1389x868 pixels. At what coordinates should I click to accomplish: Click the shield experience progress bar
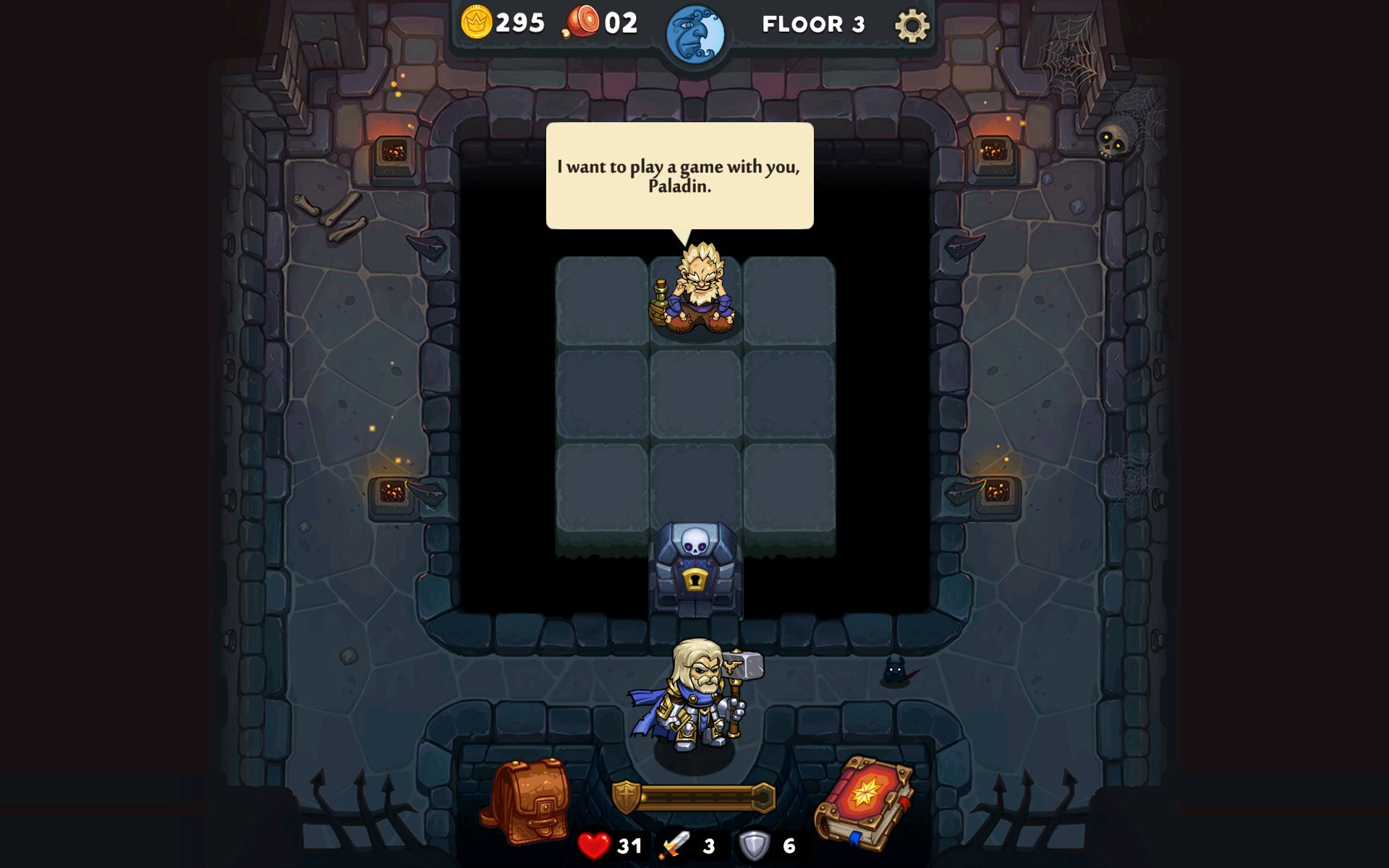point(696,796)
